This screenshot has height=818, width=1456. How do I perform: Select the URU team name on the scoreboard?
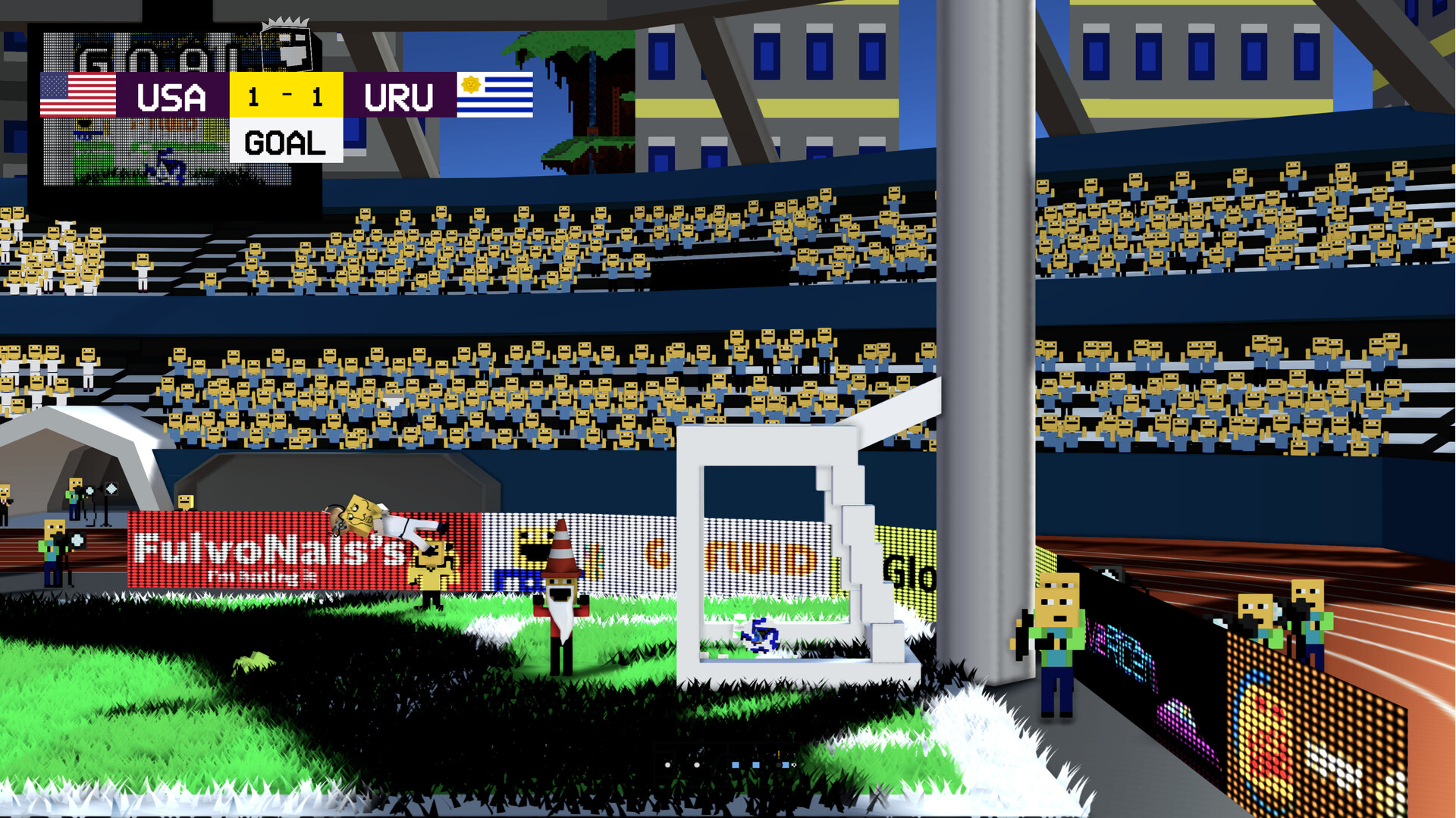pos(400,96)
